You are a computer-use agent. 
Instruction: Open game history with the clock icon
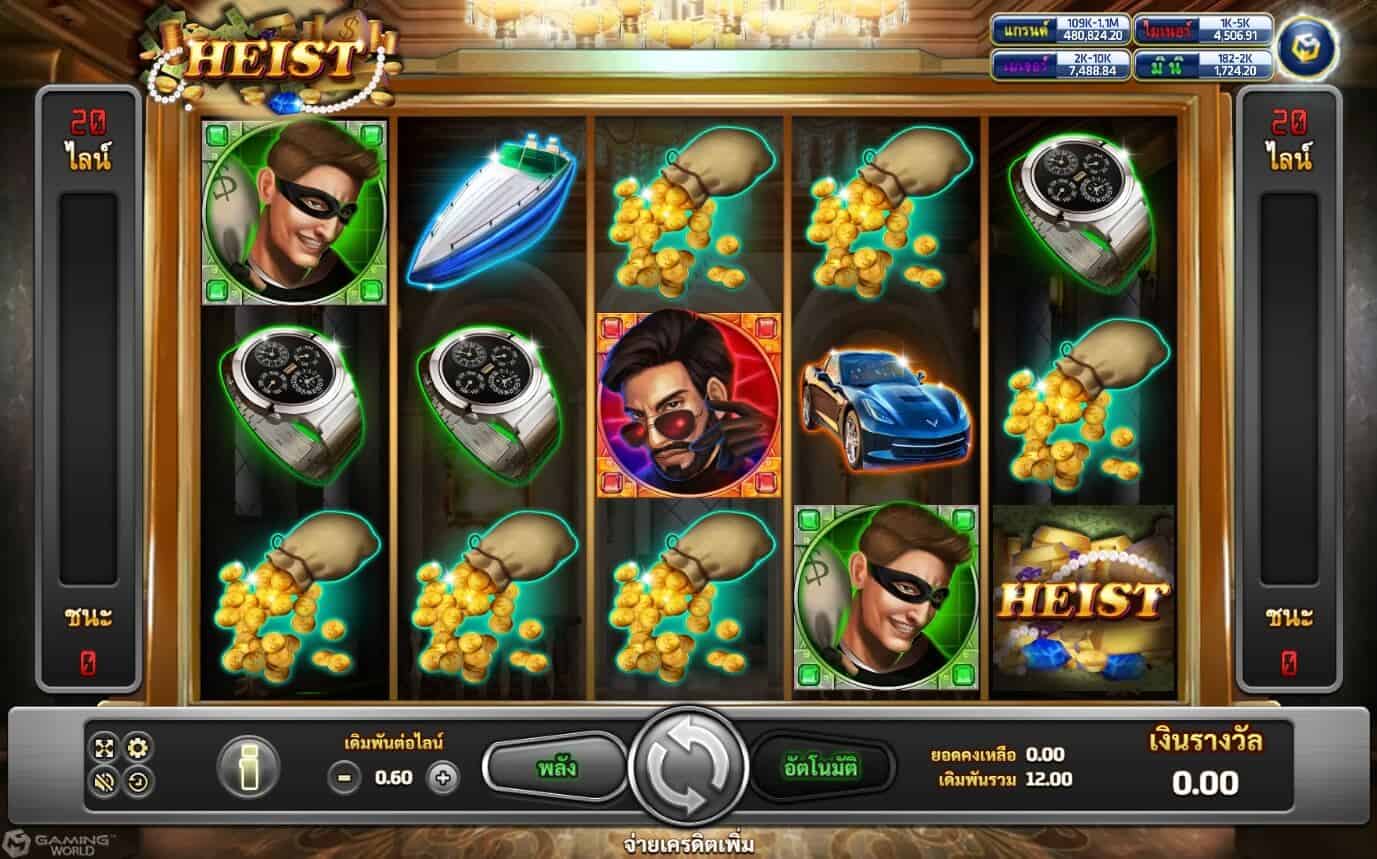pos(136,780)
